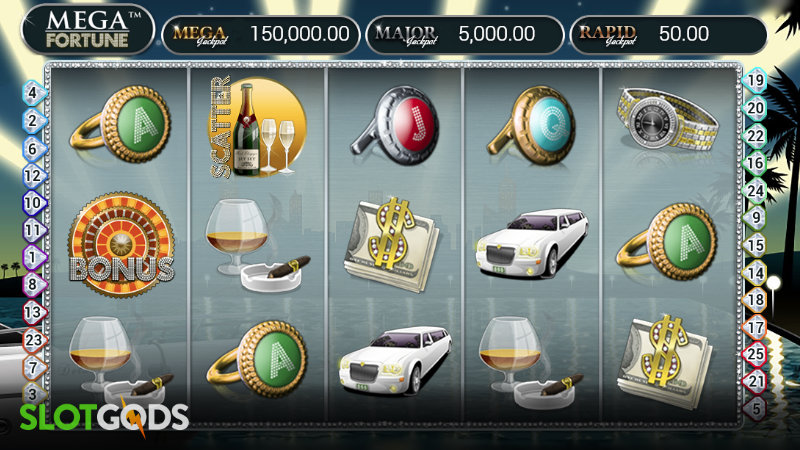Highlight payline 5 marker
This screenshot has height=450, width=800.
pos(757,407)
